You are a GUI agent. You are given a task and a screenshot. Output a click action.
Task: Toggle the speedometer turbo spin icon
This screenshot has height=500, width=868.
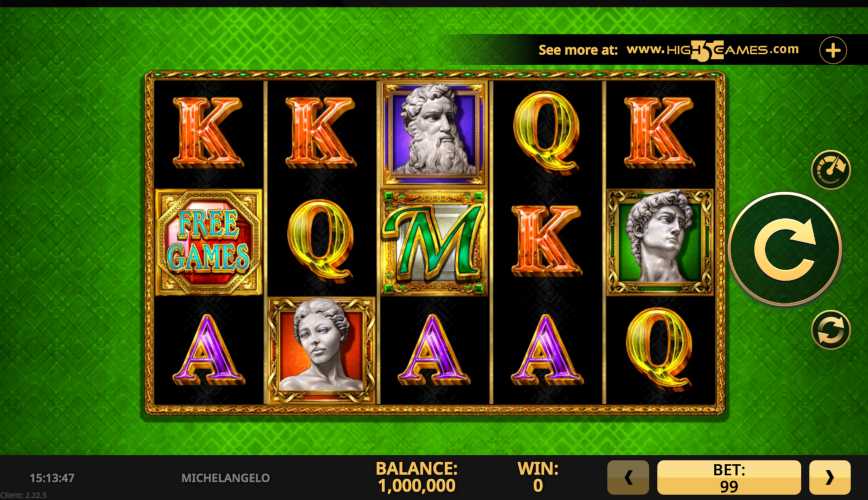click(829, 169)
